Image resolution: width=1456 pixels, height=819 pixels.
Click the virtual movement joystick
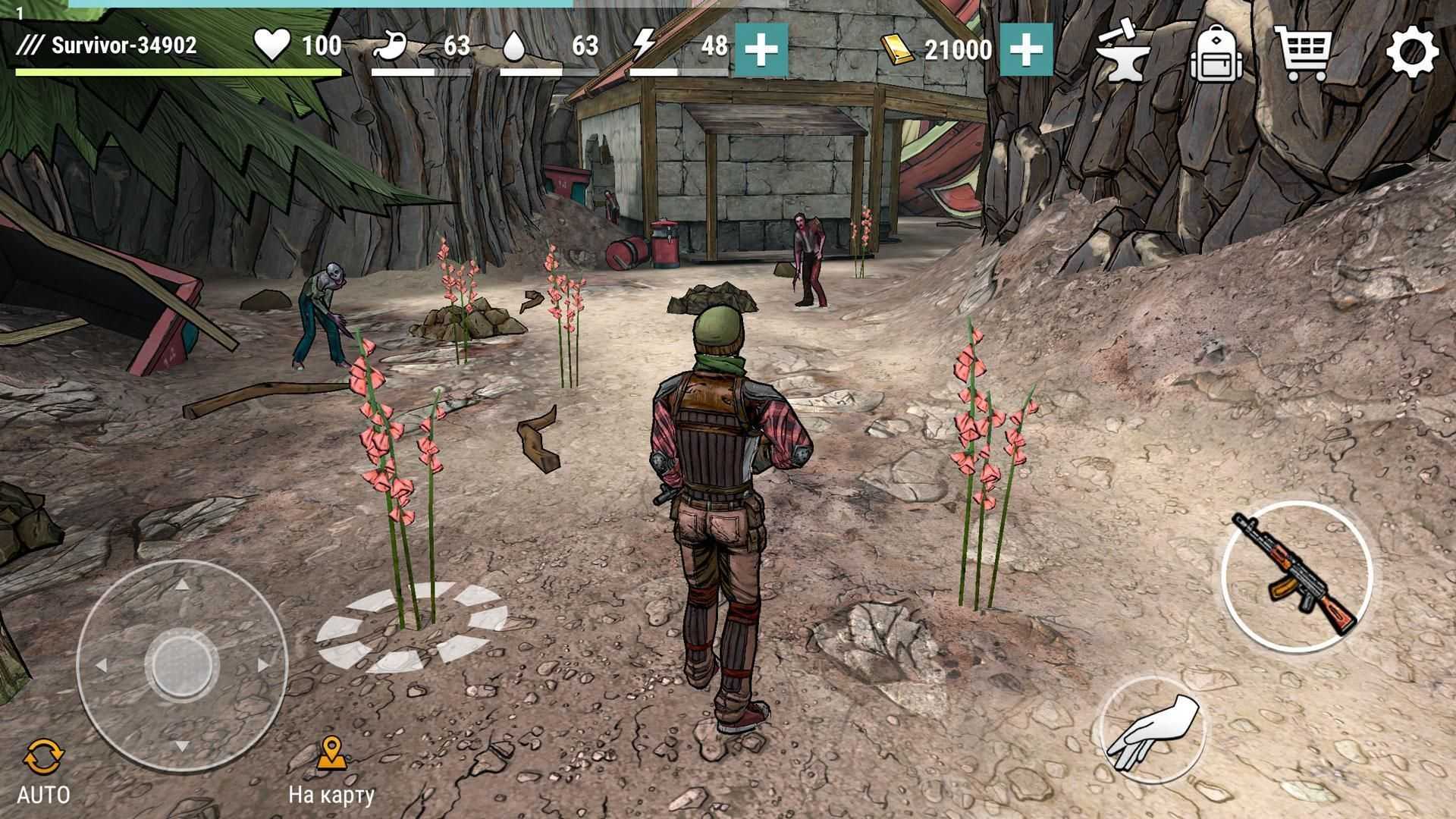182,665
